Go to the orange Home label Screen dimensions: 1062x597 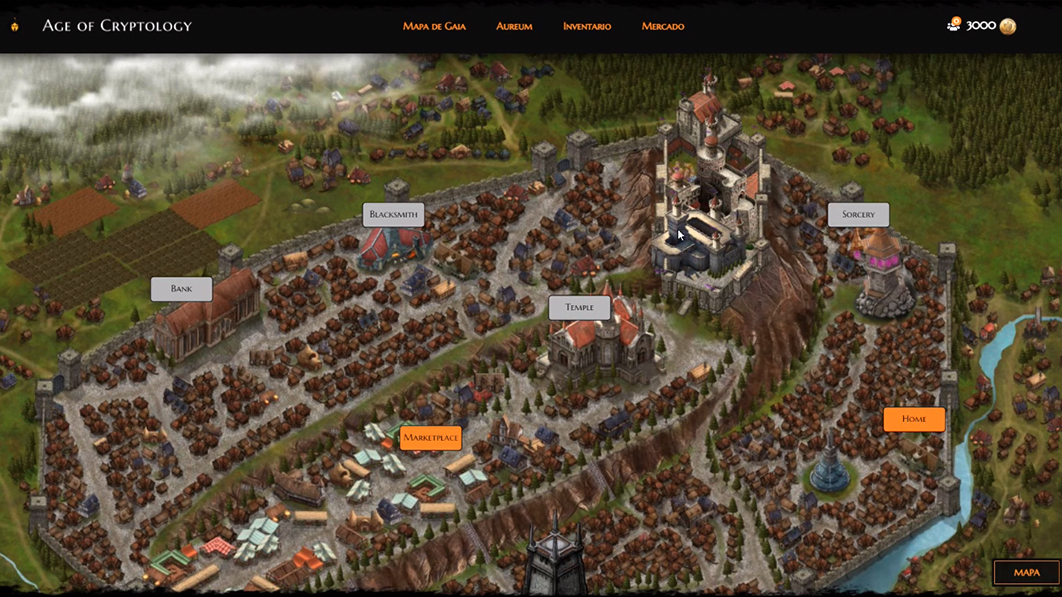point(914,419)
